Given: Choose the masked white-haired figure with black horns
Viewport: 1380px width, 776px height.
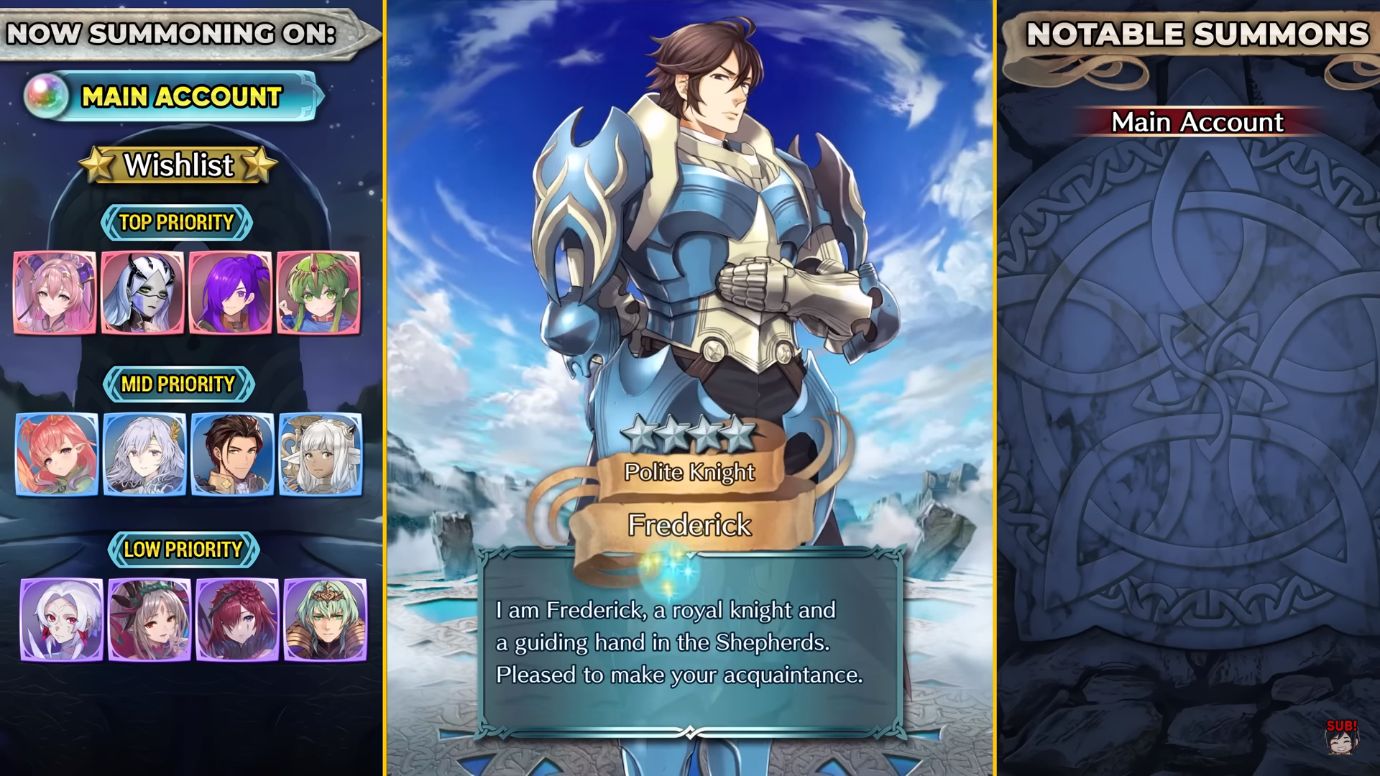Looking at the screenshot, I should (x=142, y=292).
